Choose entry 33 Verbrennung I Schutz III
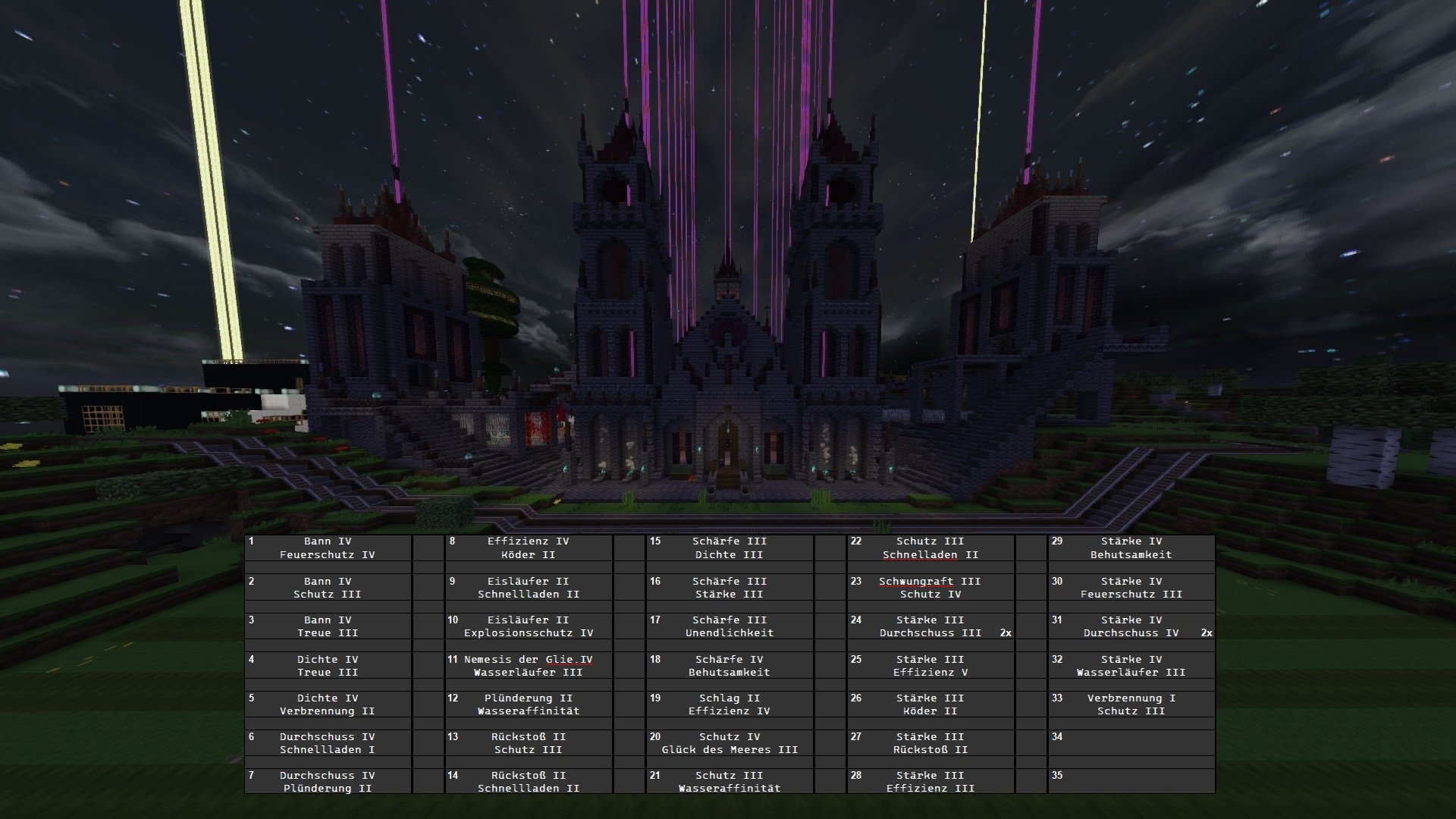This screenshot has width=1456, height=819. tap(1131, 704)
